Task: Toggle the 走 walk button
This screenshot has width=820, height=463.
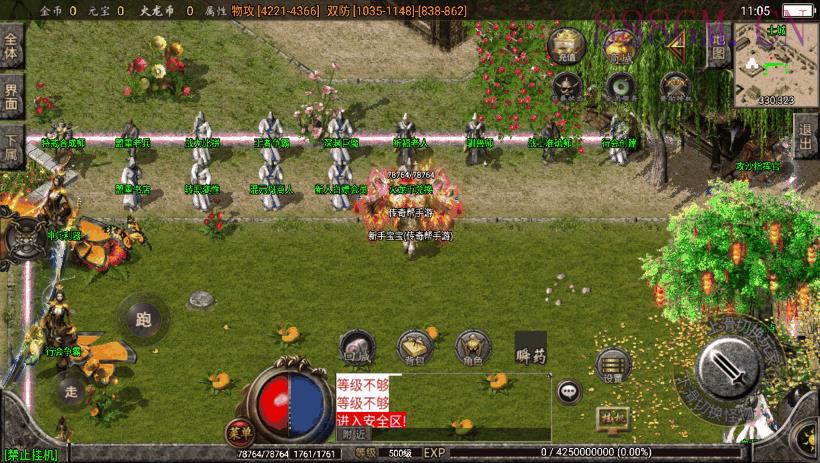Action: pos(69,391)
